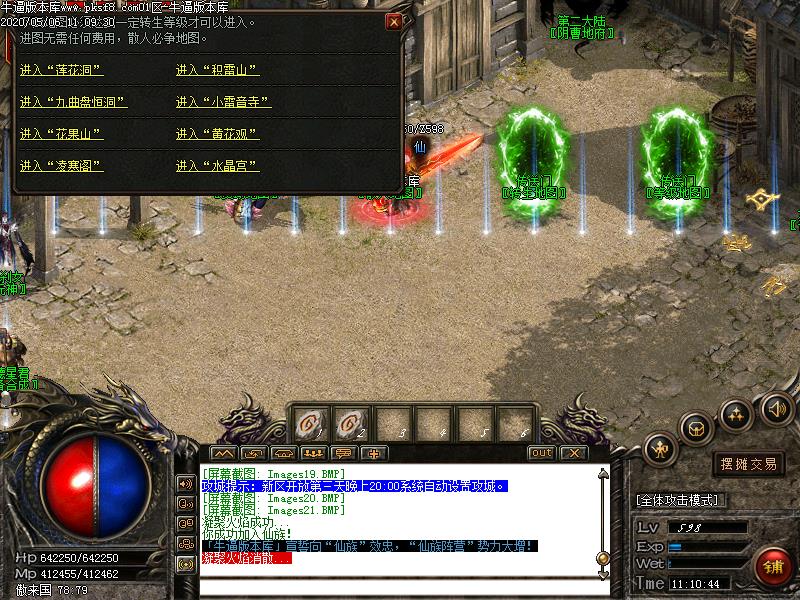Viewport: 800px width, 600px height.
Task: Close the map teleport dialog
Action: (394, 21)
